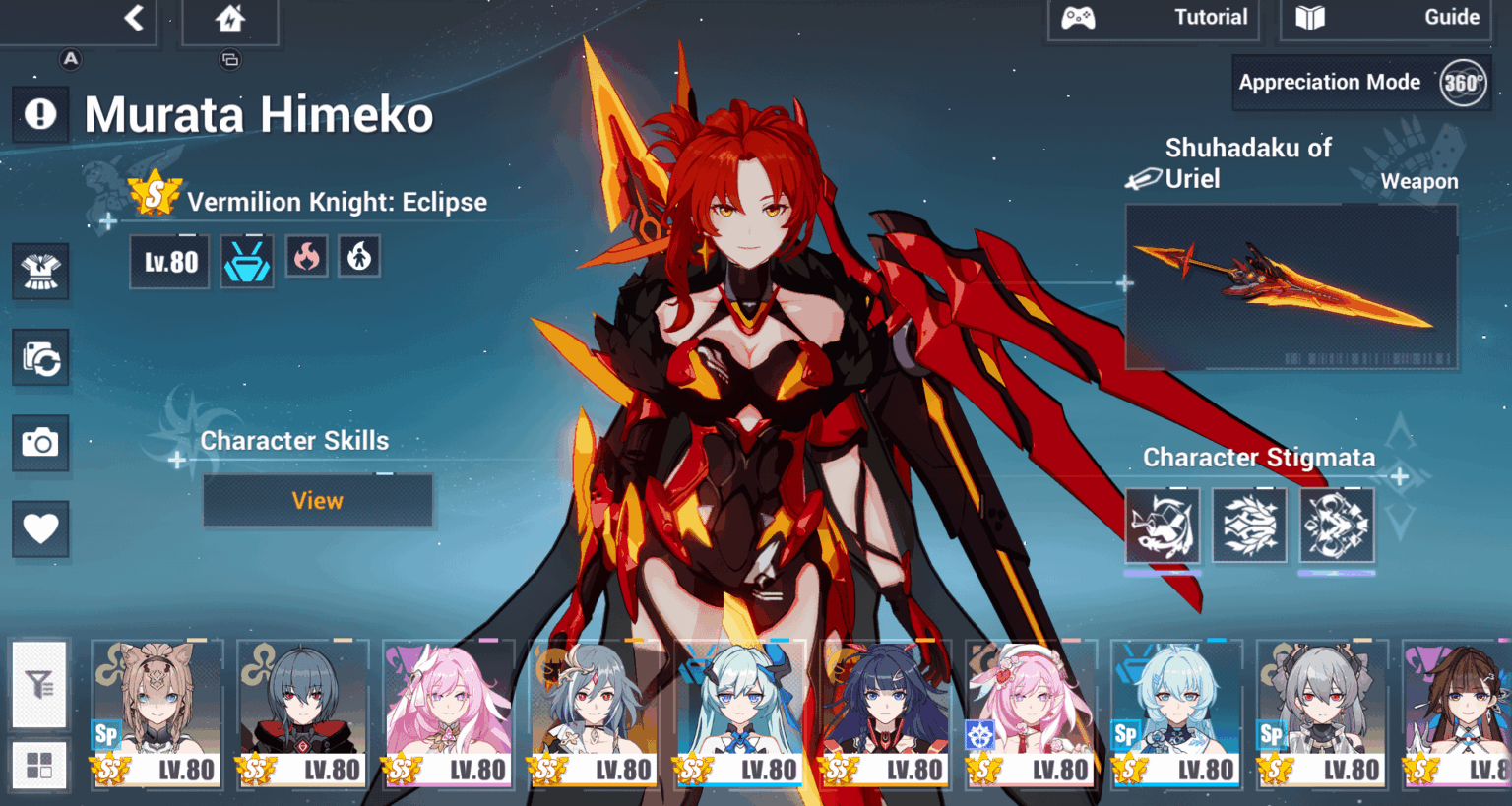Open the grid view icon bottom left
The width and height of the screenshot is (1512, 806).
coord(39,765)
